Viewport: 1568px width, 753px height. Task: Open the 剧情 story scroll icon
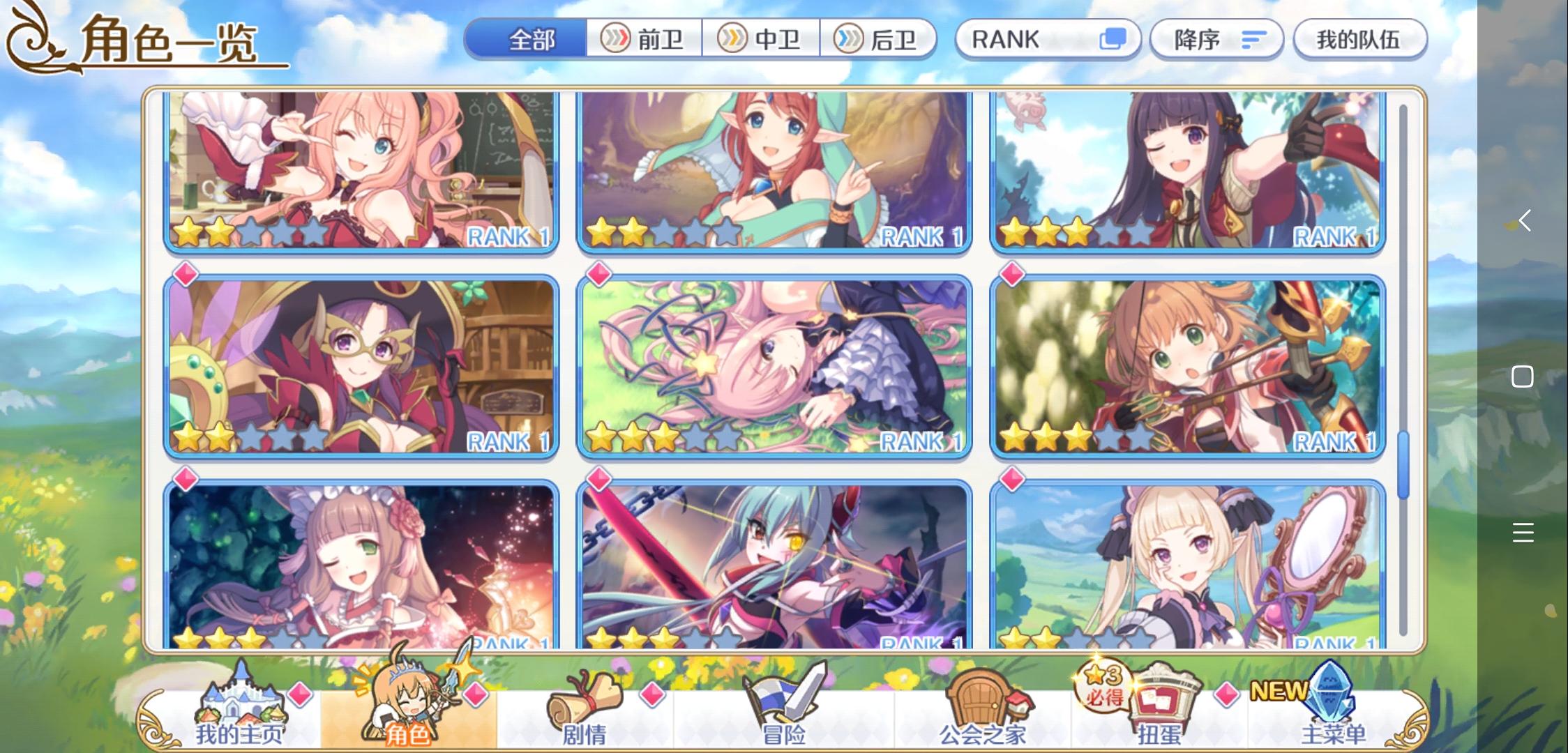586,704
